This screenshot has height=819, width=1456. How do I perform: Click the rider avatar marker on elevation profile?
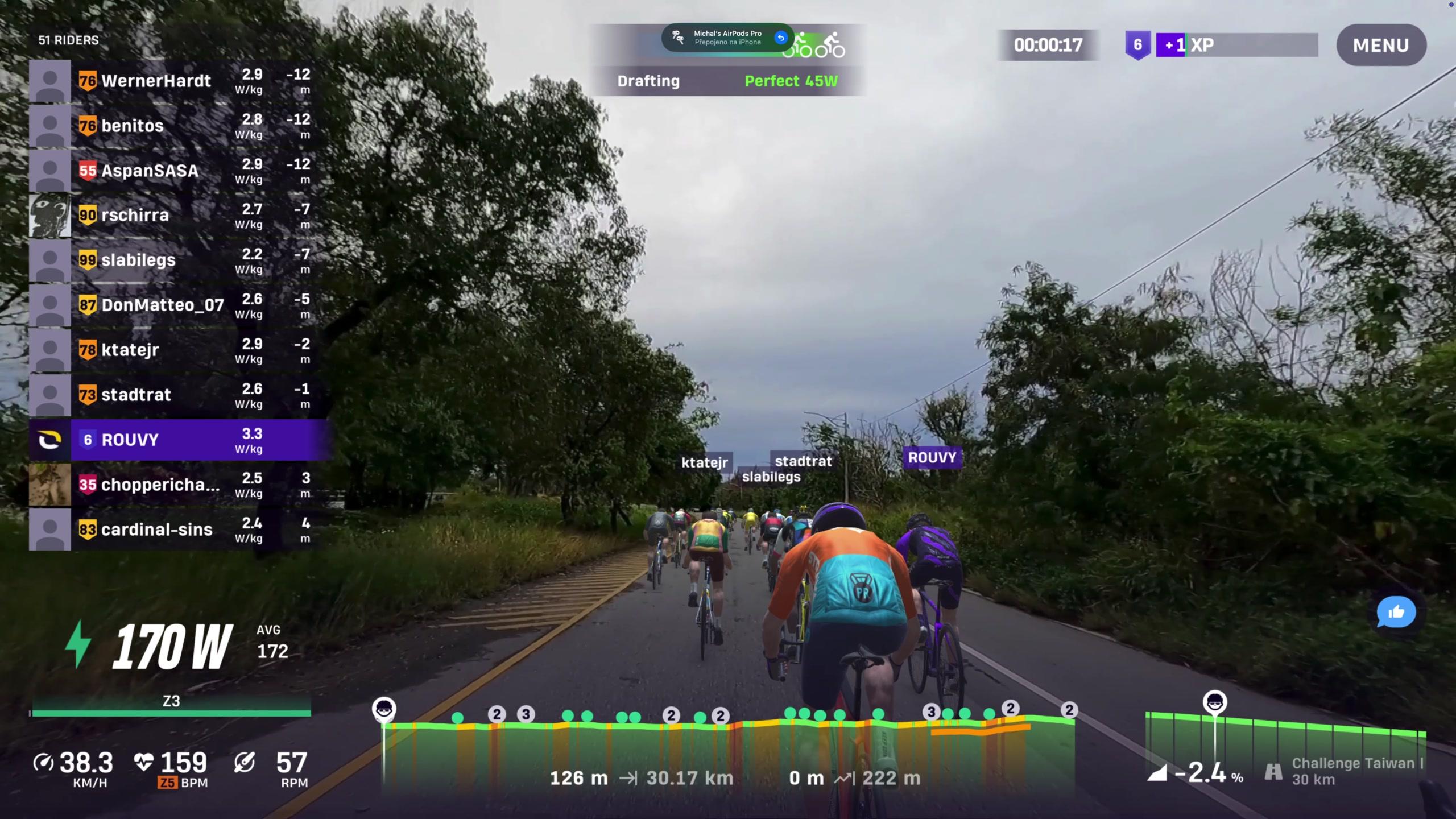point(384,709)
